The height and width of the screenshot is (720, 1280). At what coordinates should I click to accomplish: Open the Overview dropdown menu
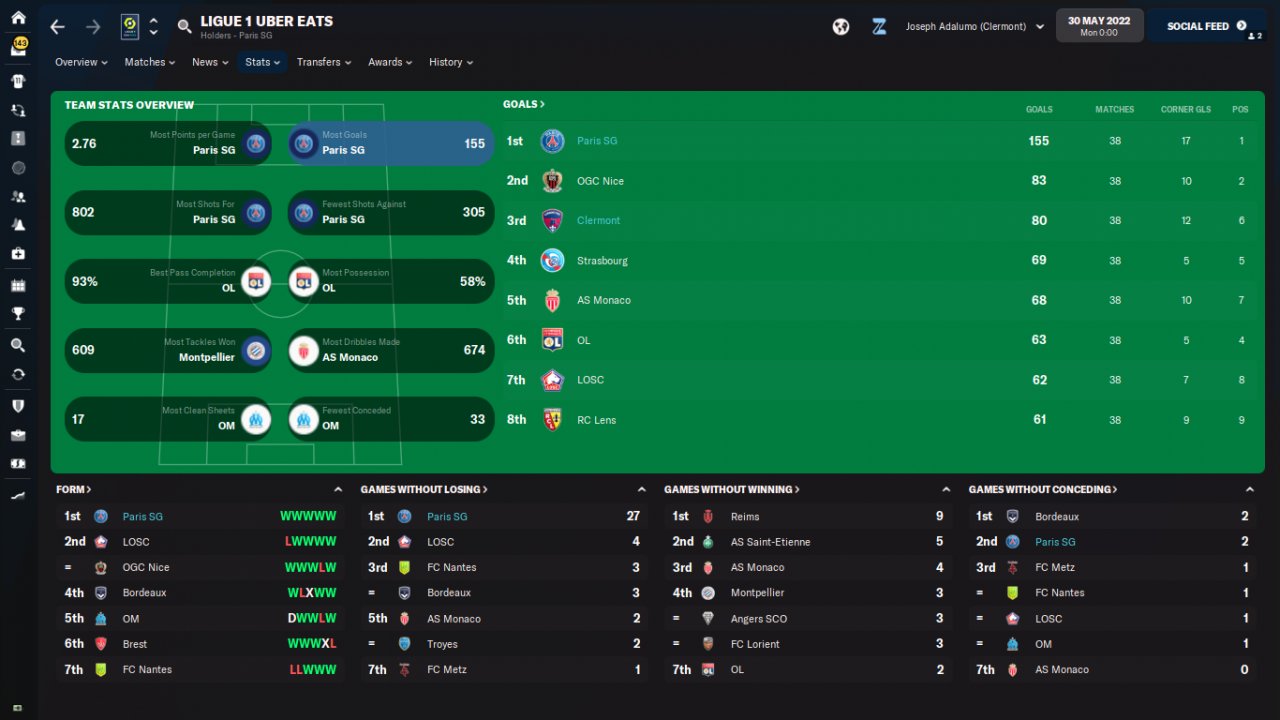click(81, 62)
